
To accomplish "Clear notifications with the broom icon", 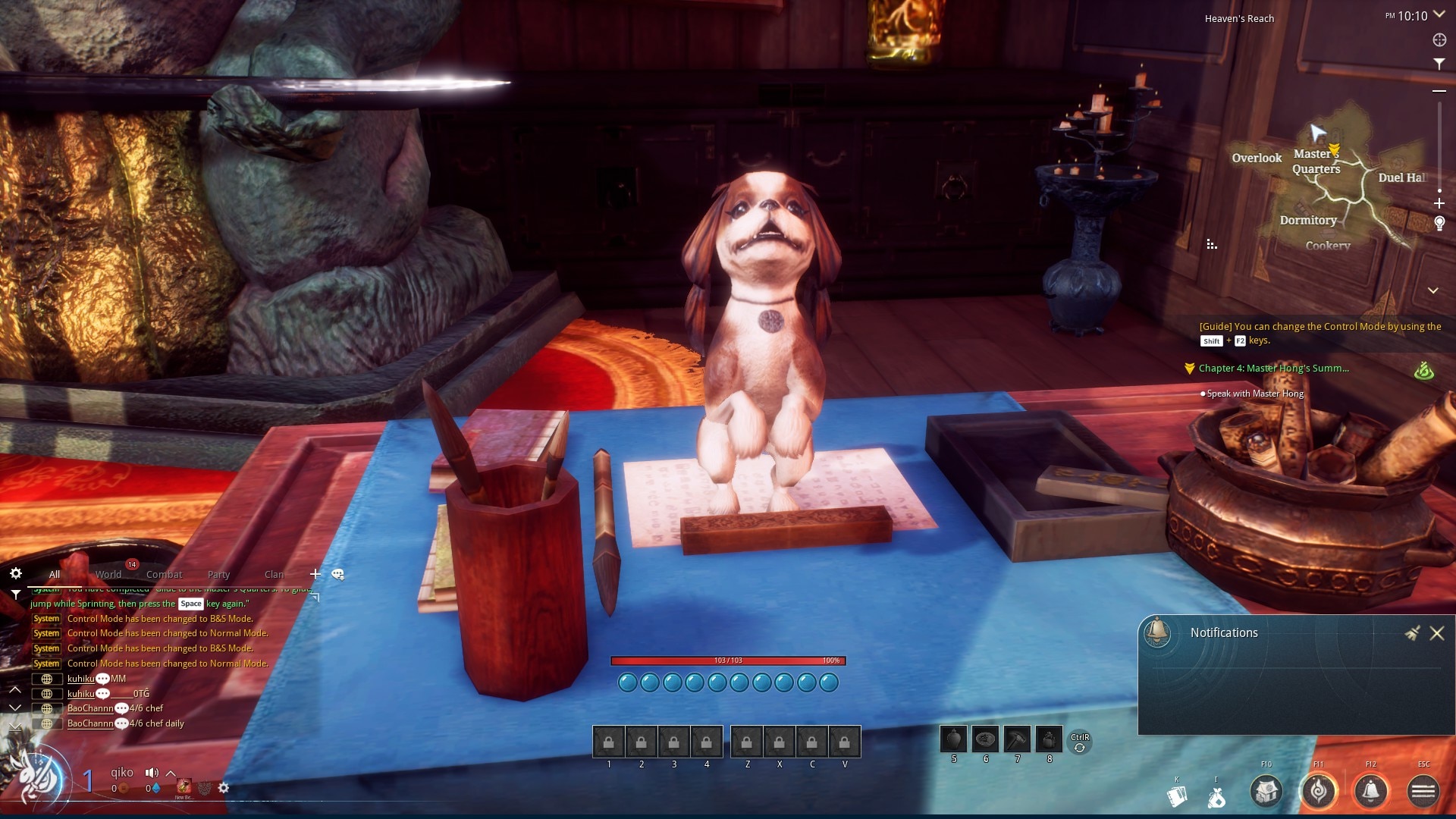I will click(x=1412, y=633).
